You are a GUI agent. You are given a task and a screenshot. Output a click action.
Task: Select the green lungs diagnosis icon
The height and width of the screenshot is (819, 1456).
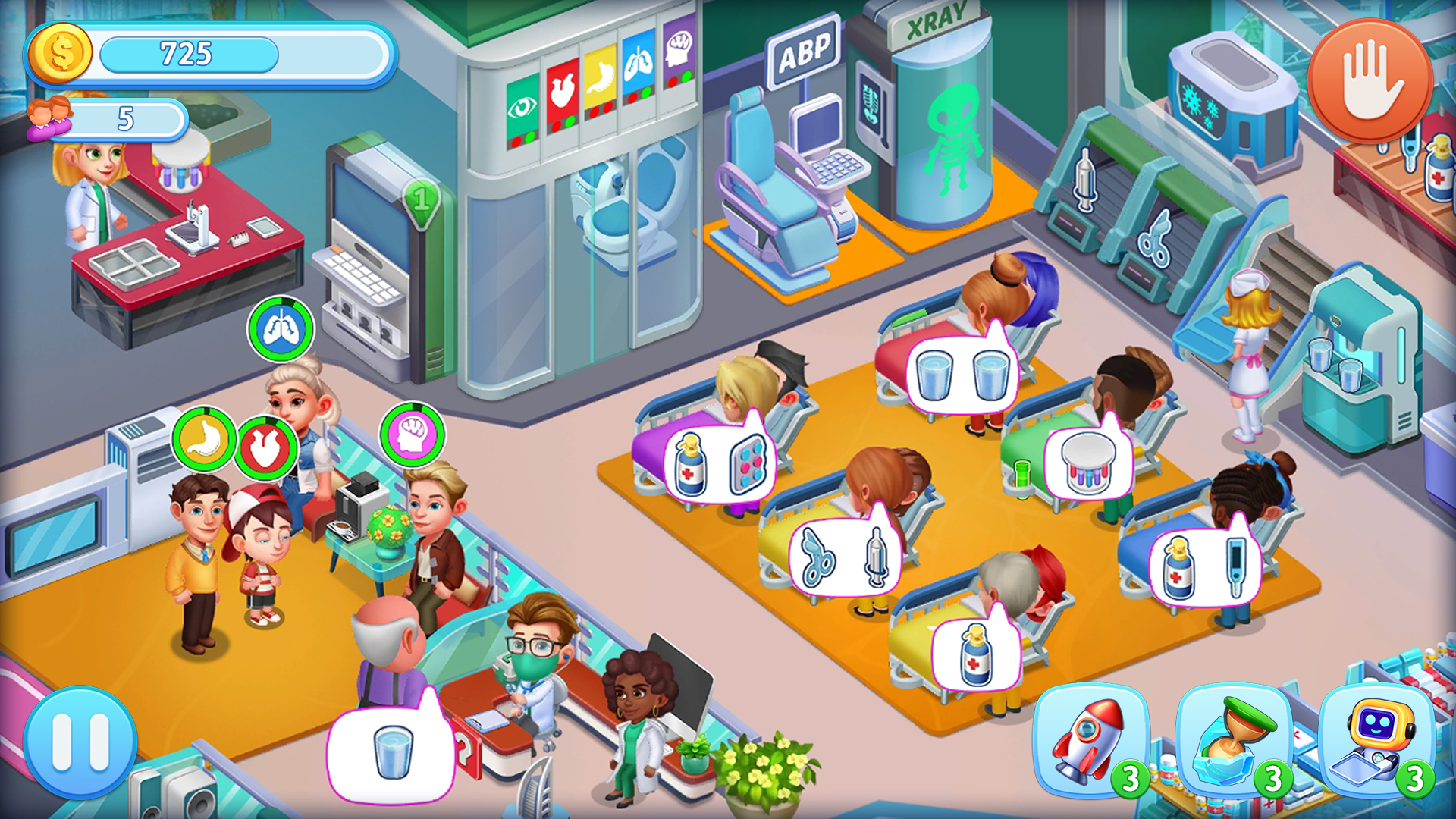tap(281, 330)
